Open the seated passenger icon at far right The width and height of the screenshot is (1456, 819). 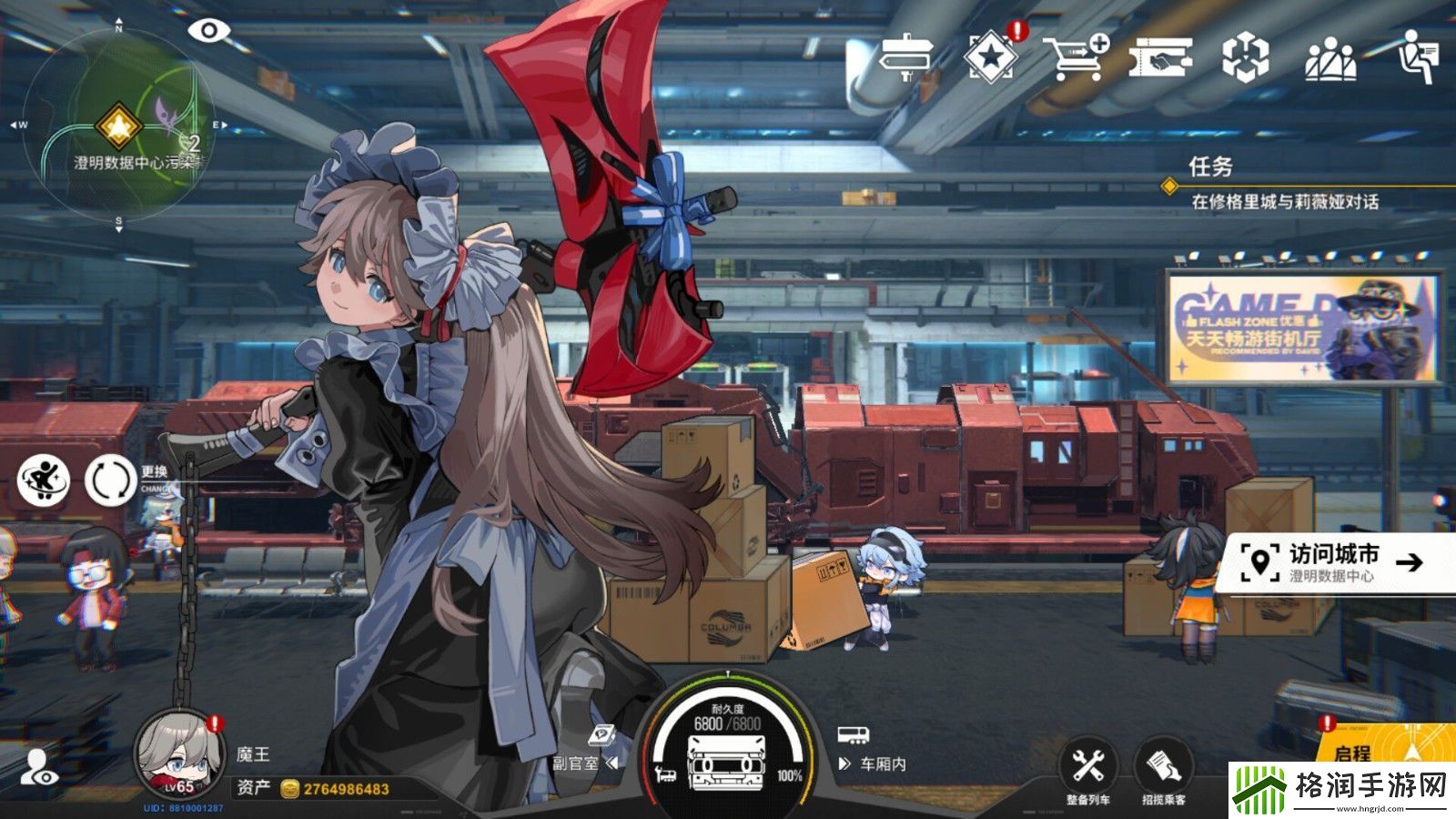1416,56
